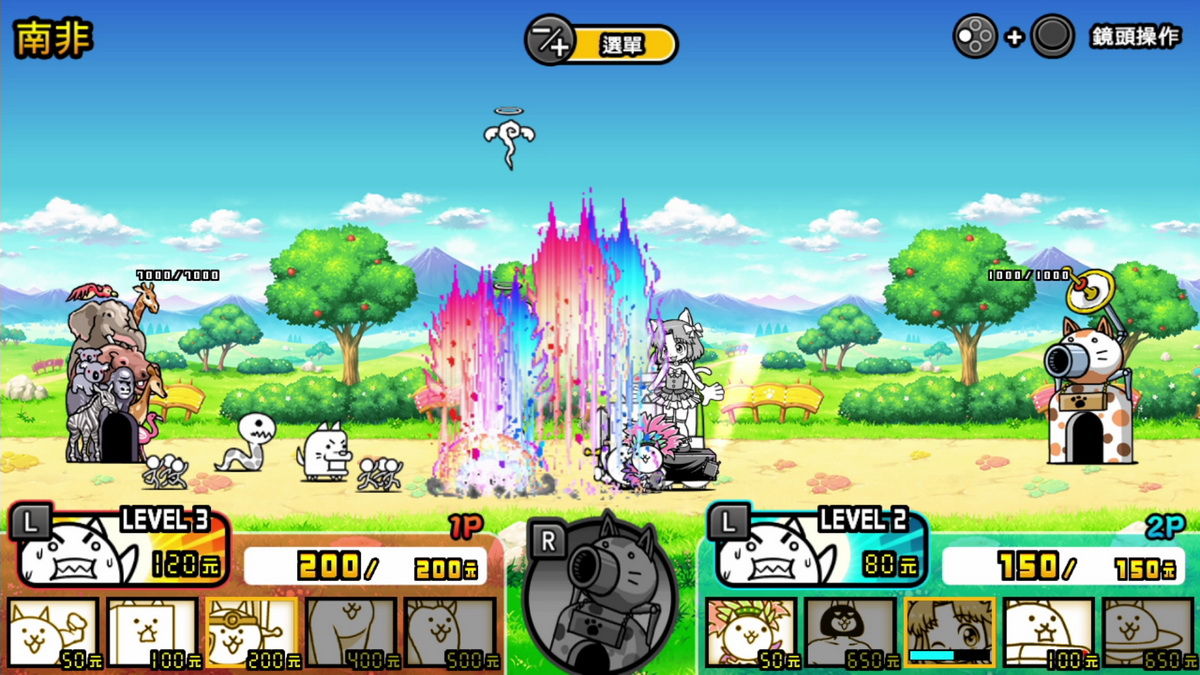Deploy 2P's 100元 cat unit
1200x675 pixels.
point(1049,633)
